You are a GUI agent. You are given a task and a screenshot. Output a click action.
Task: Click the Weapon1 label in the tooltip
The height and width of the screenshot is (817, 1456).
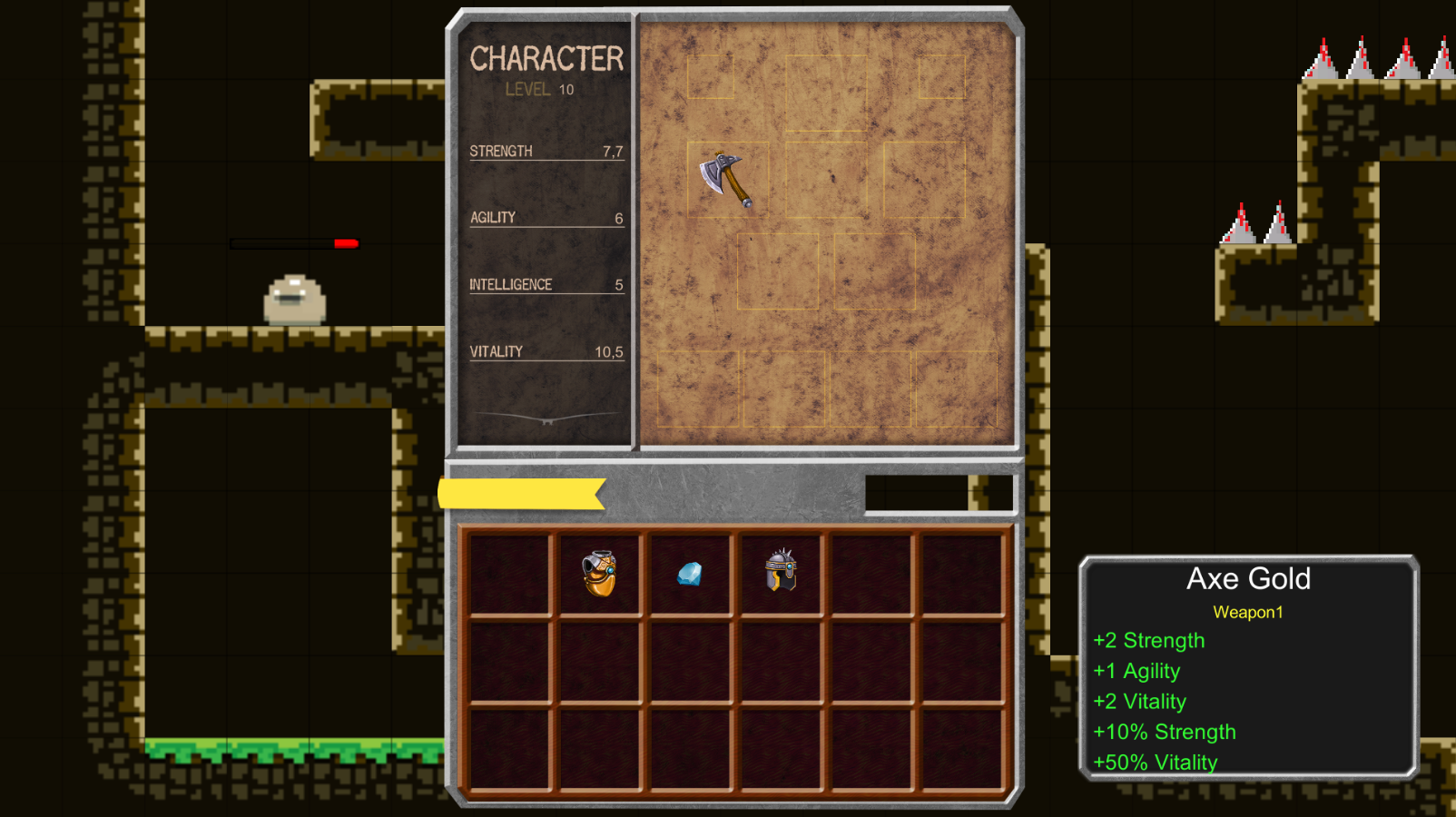coord(1248,612)
